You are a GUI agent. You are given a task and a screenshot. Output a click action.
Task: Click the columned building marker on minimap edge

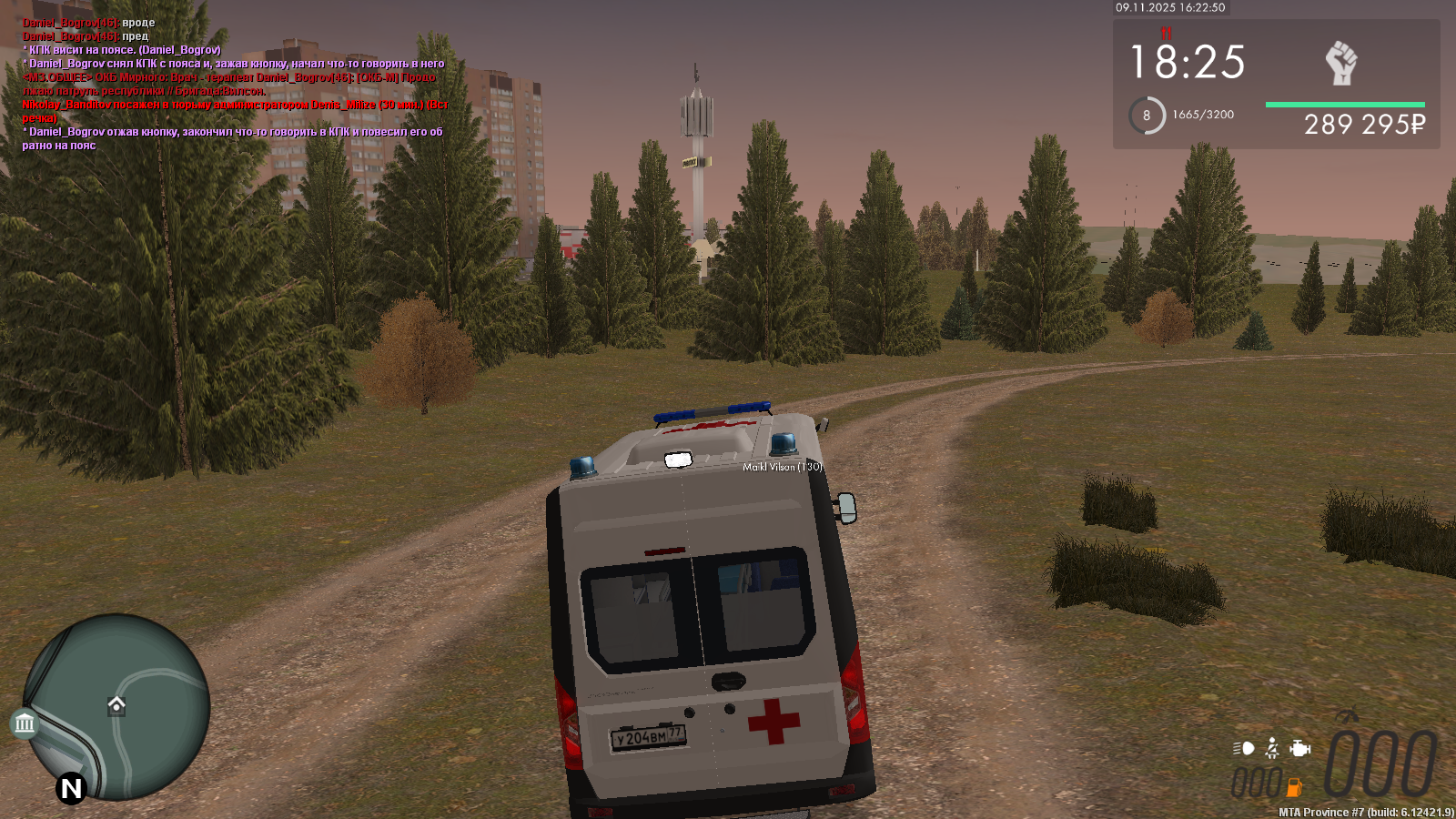pos(25,723)
